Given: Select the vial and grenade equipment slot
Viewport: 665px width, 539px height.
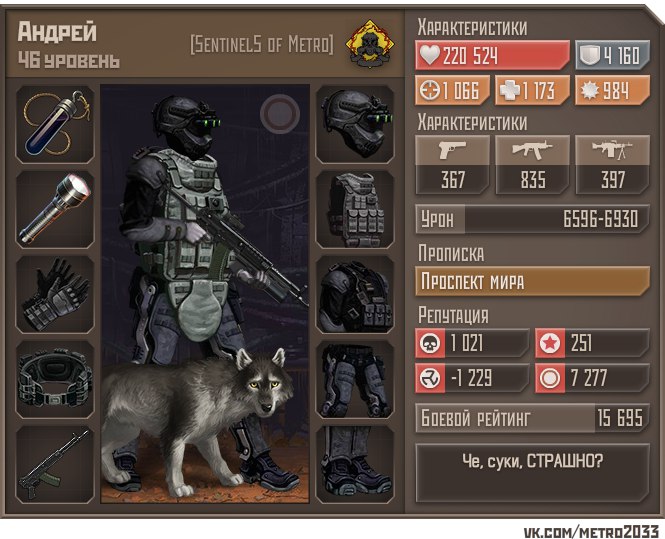Looking at the screenshot, I should (56, 124).
